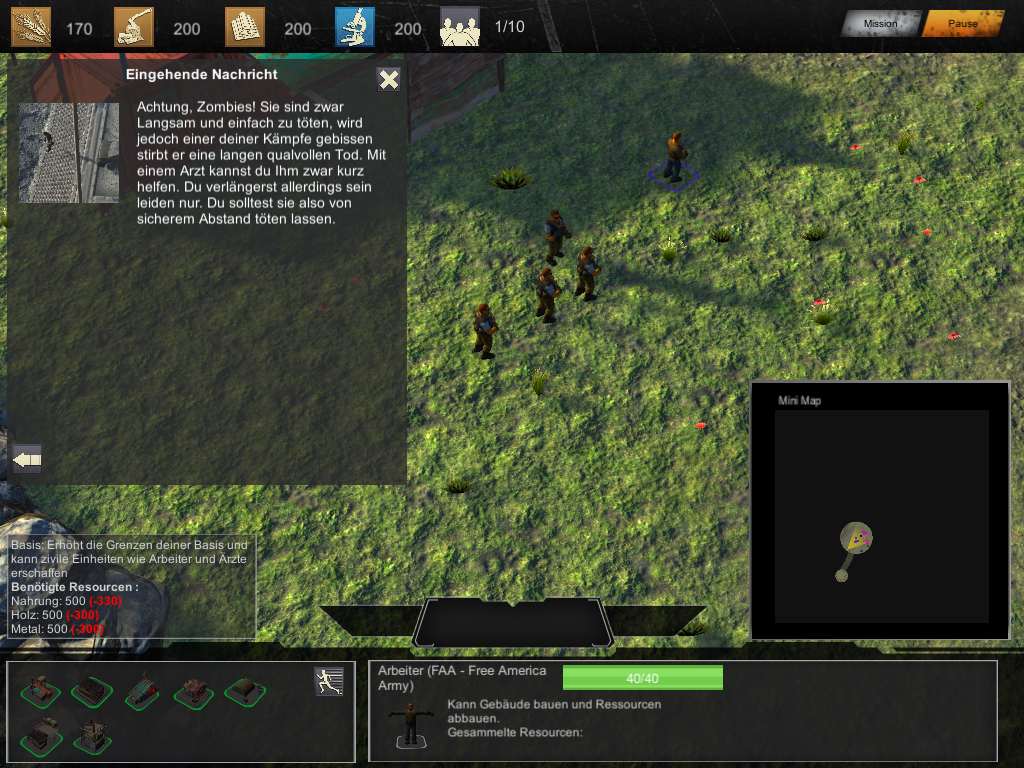The height and width of the screenshot is (768, 1024).
Task: Click the Arbeiter unit portrait
Action: click(410, 724)
